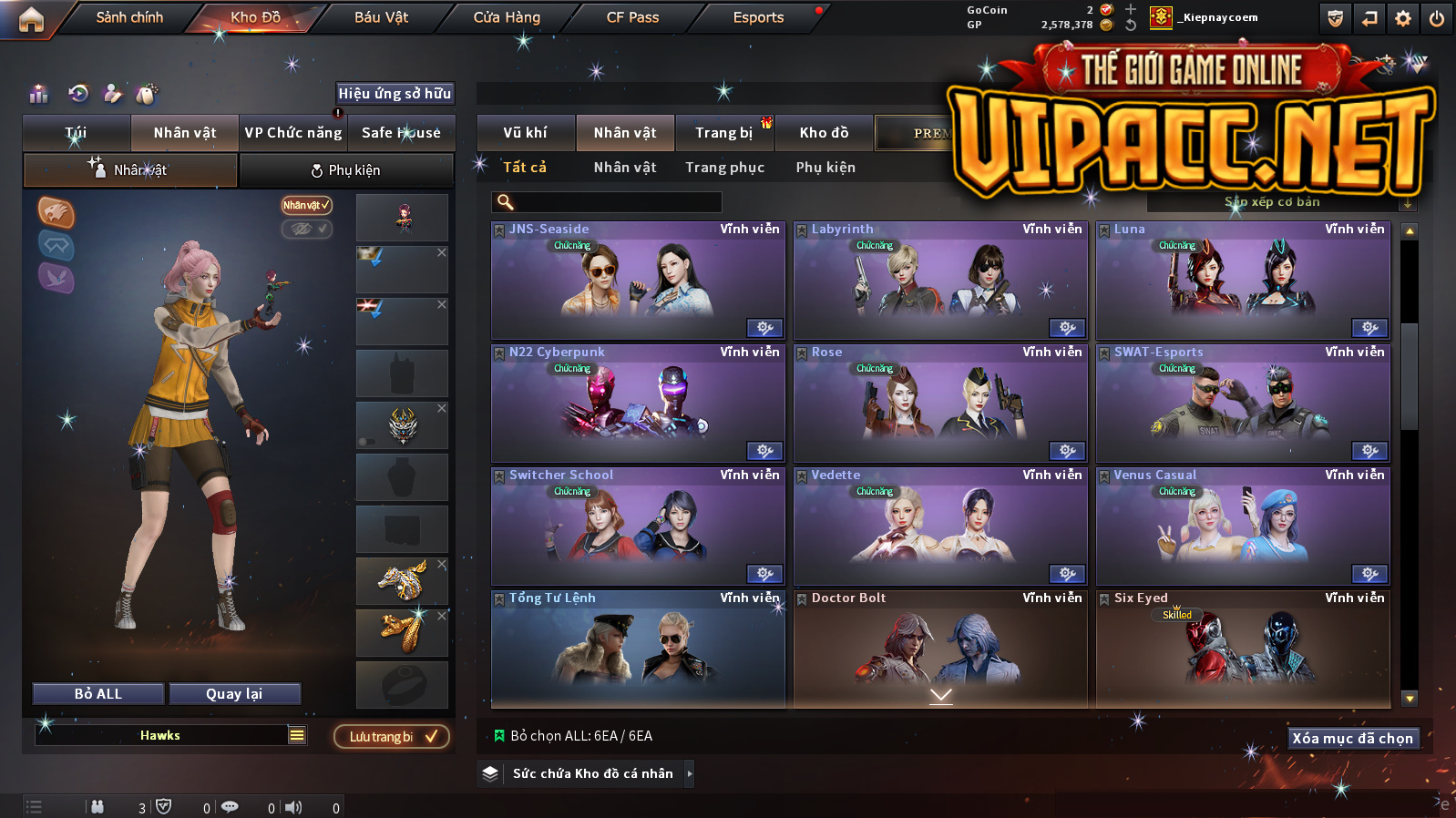Click the Quay lại button
This screenshot has width=1456, height=818.
[234, 694]
